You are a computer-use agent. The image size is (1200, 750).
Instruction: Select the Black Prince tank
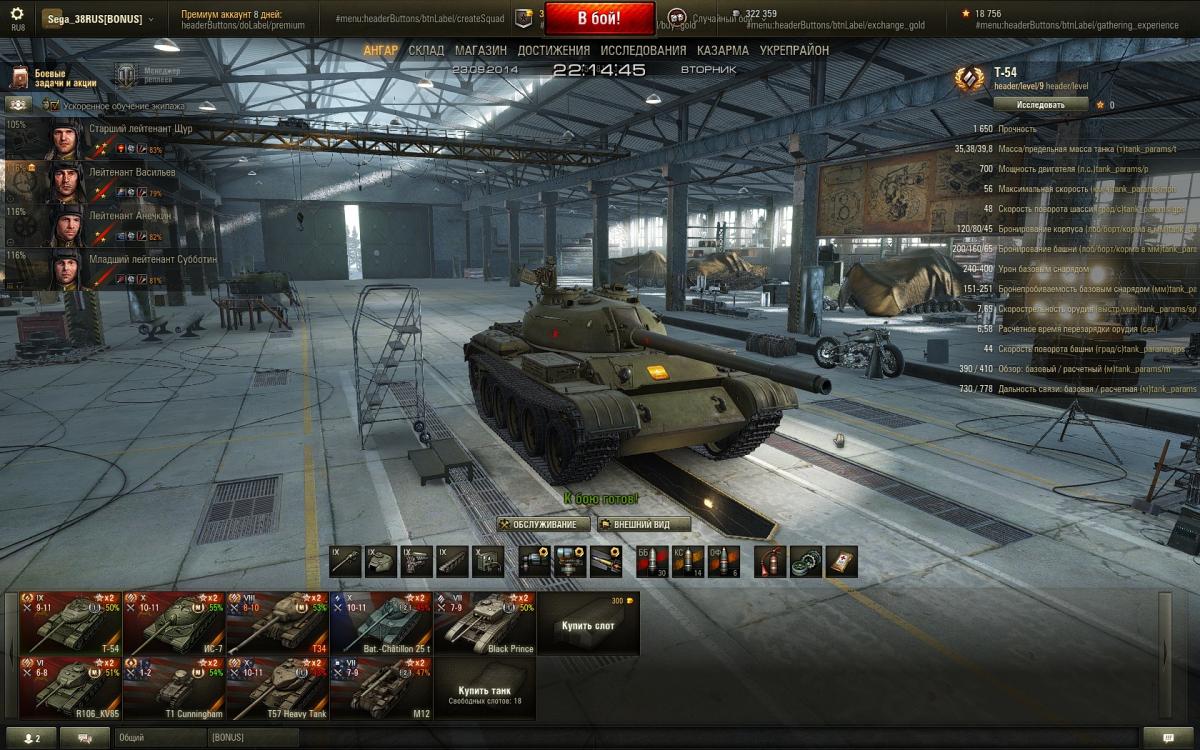[485, 623]
